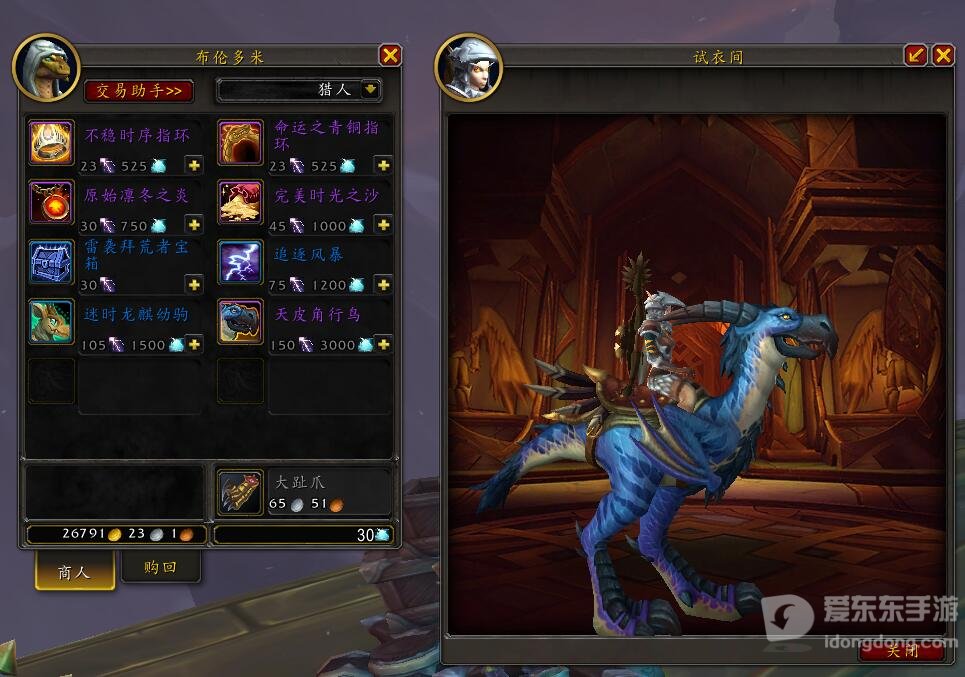Screen dimensions: 965x677
Task: Open the 猎人 class filter dropdown
Action: (371, 90)
